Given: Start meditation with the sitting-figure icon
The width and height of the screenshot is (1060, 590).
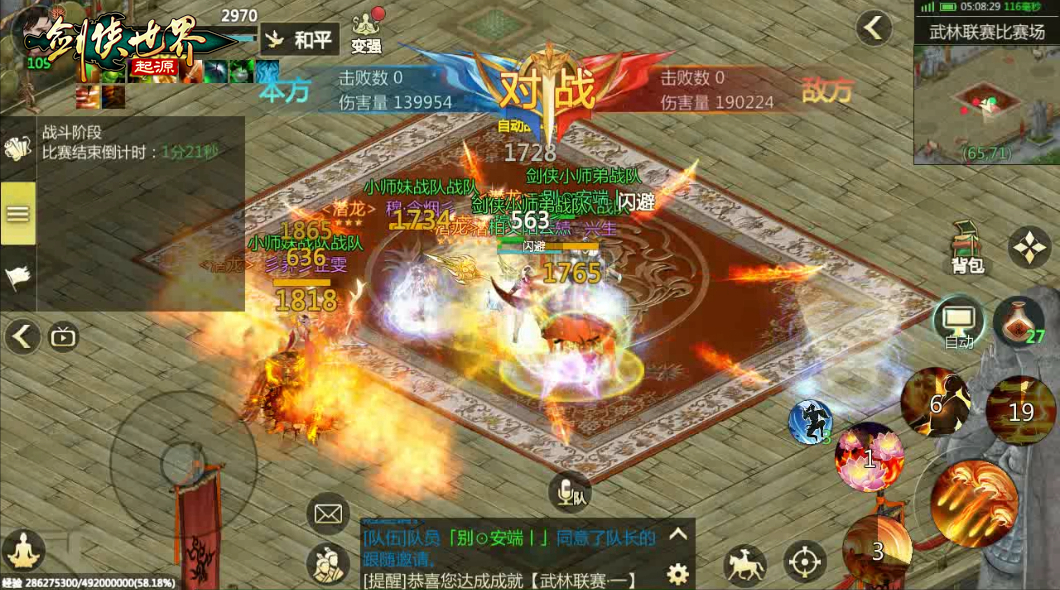Looking at the screenshot, I should [x=22, y=551].
